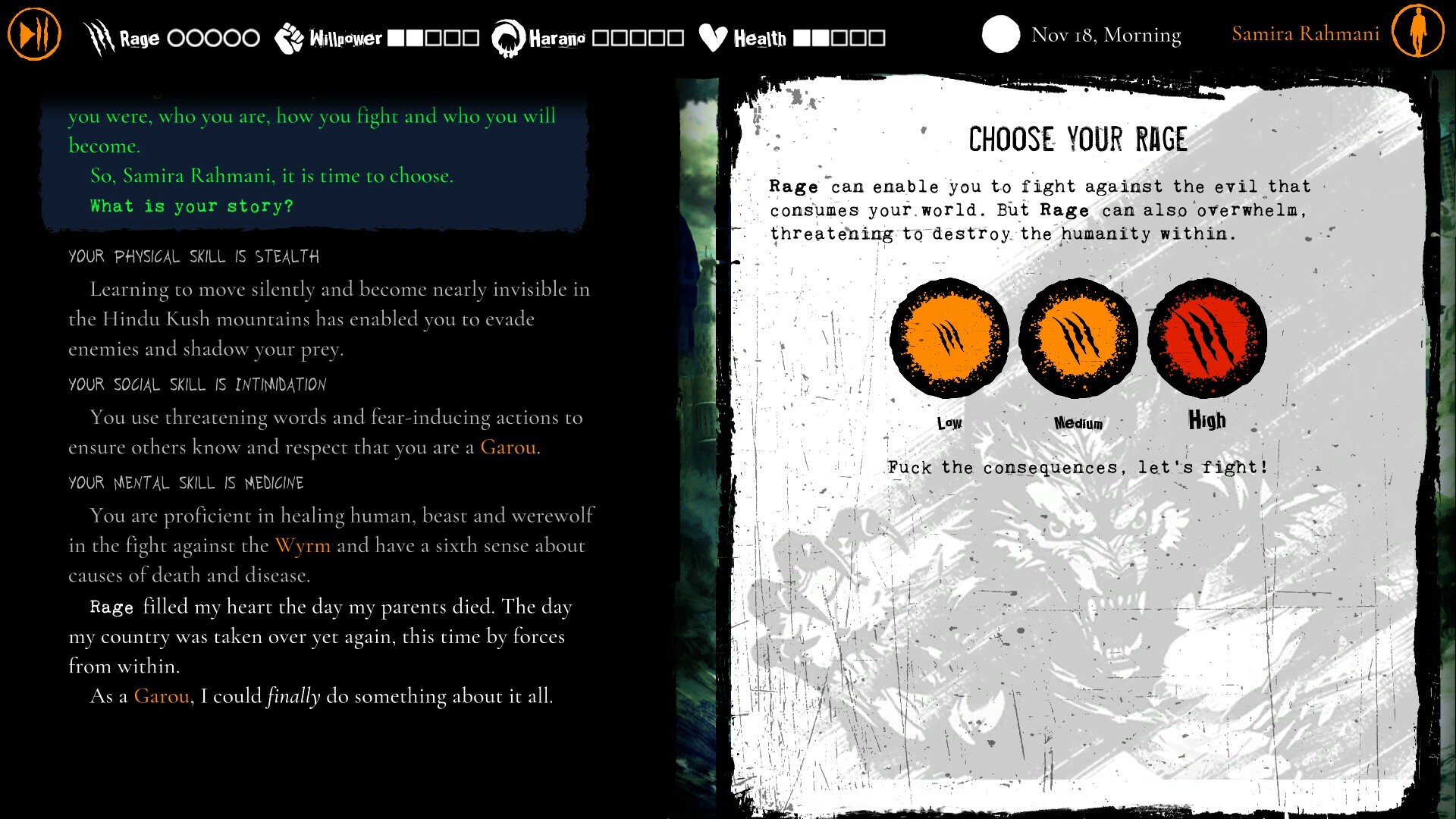1456x819 pixels.
Task: Choose the High rage option
Action: 1207,339
